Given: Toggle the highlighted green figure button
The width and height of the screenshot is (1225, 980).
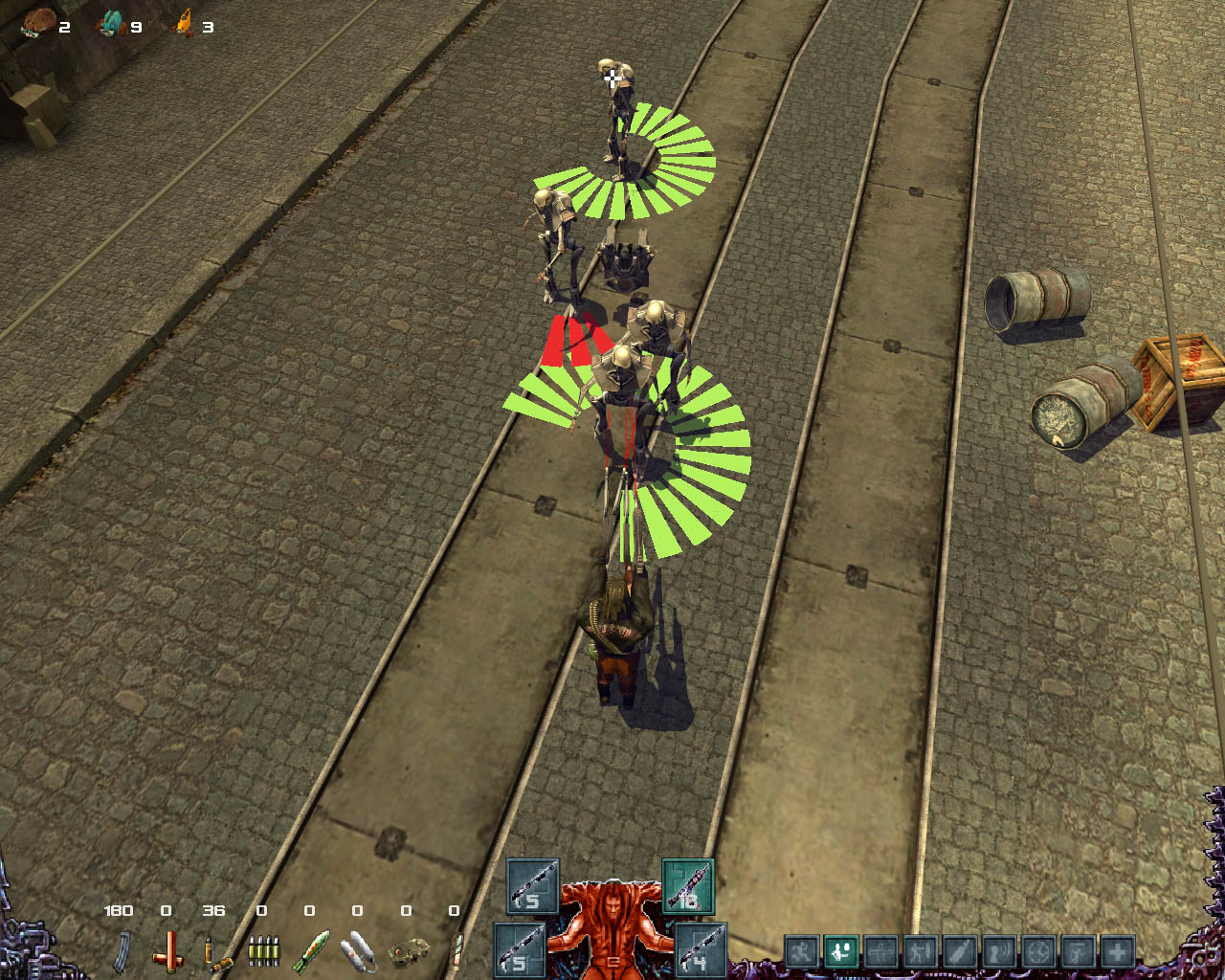Looking at the screenshot, I should coord(841,952).
